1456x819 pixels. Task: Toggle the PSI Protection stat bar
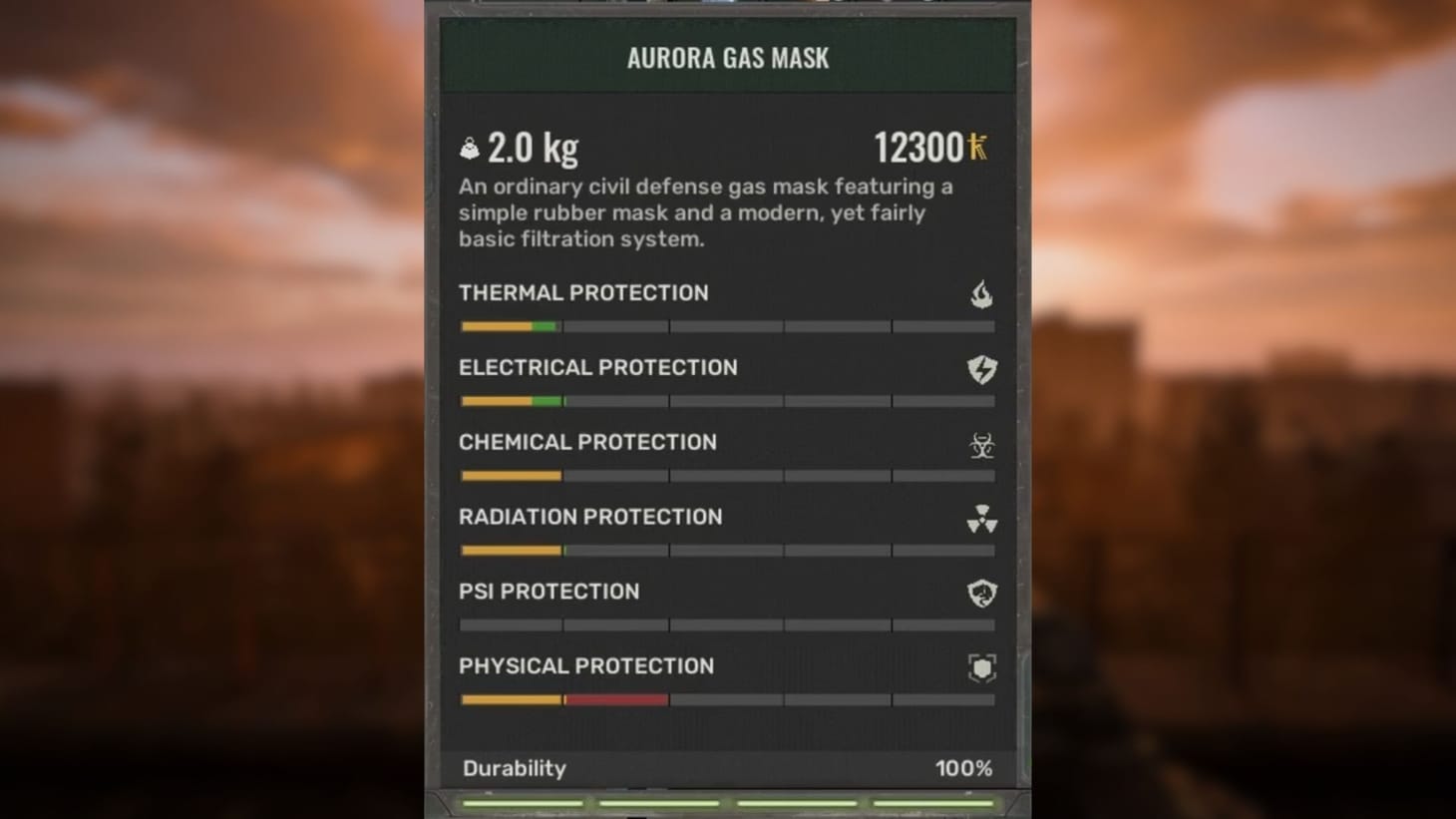[725, 624]
